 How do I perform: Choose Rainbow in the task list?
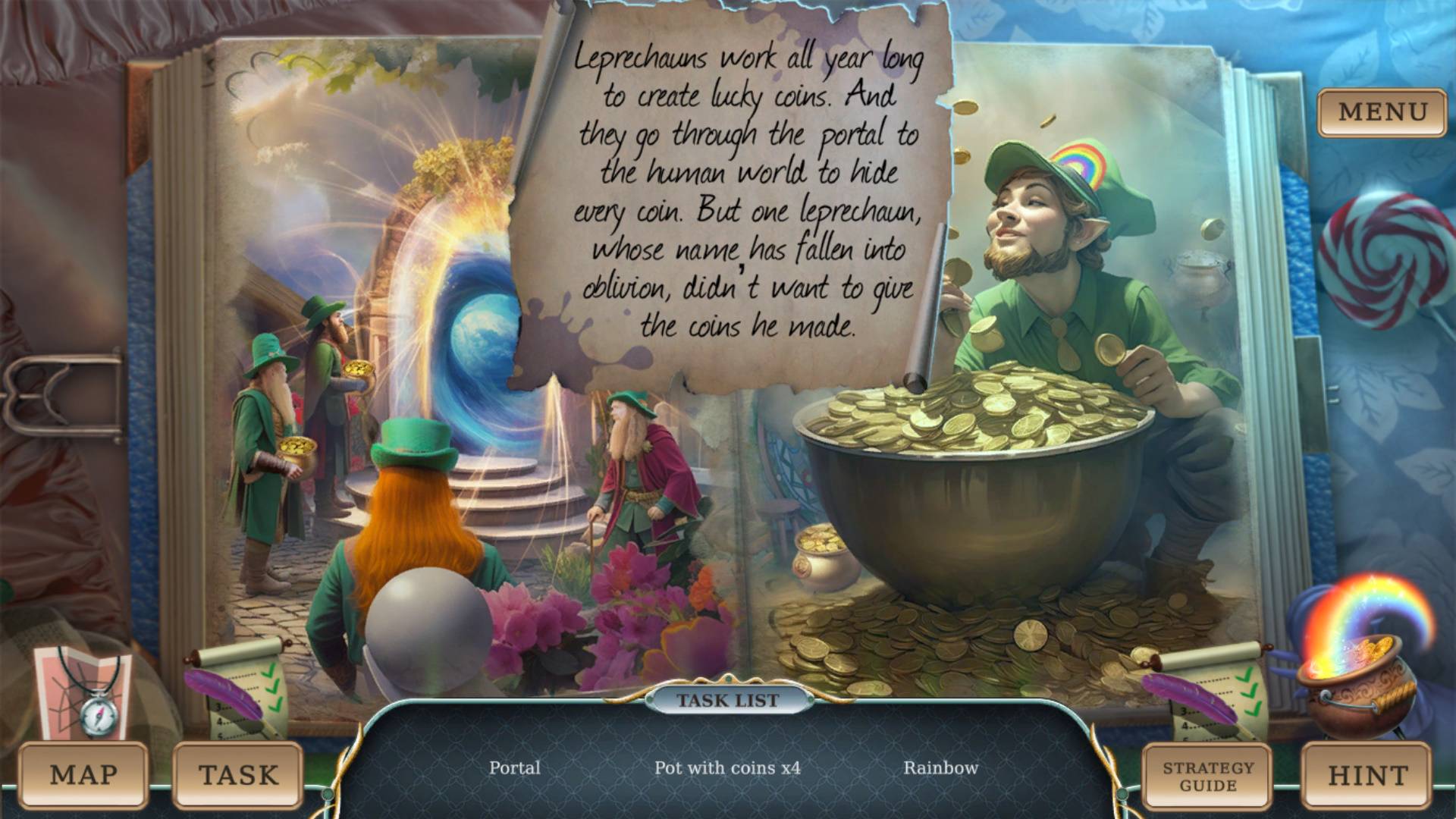coord(940,767)
